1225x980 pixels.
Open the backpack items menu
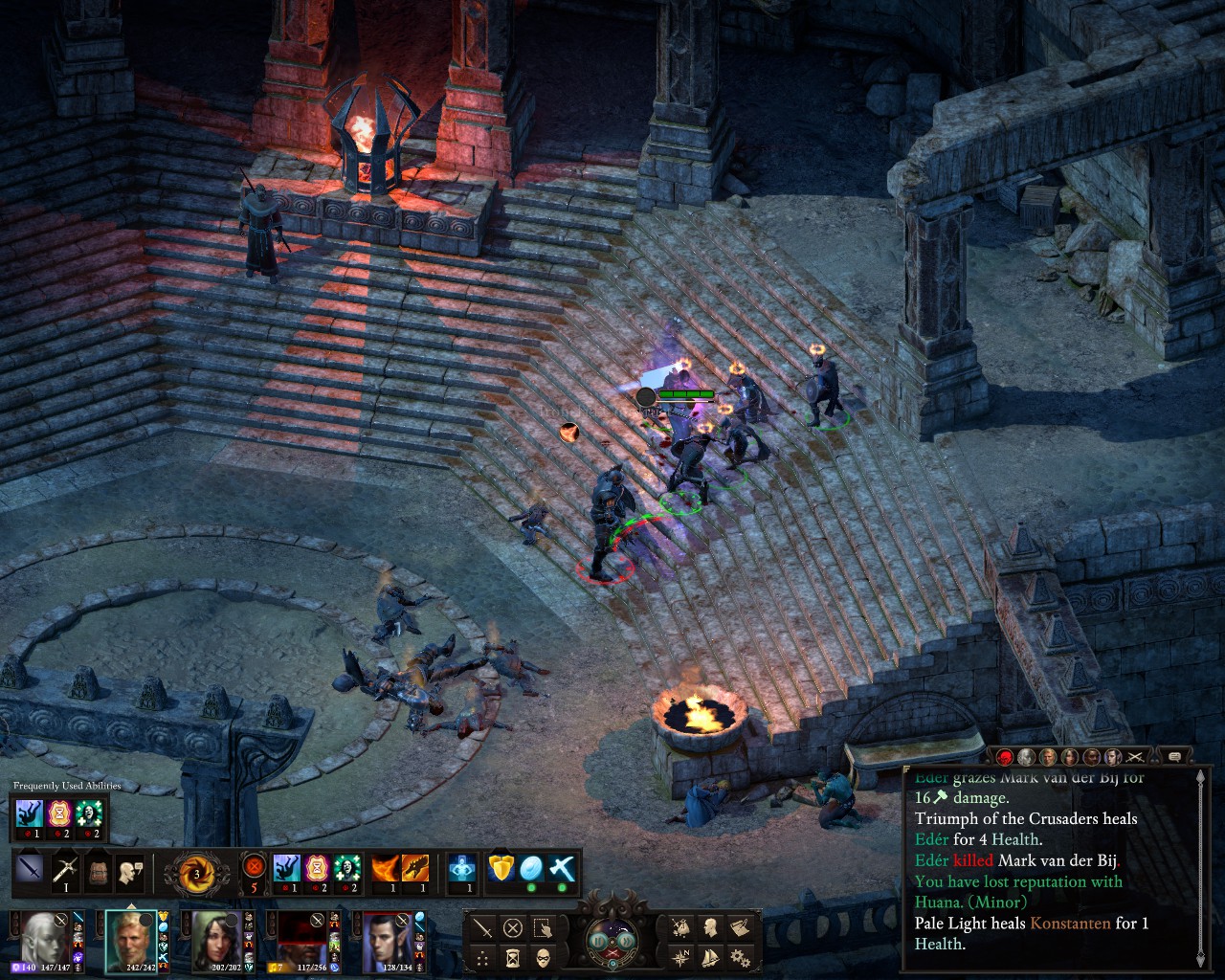[x=99, y=871]
